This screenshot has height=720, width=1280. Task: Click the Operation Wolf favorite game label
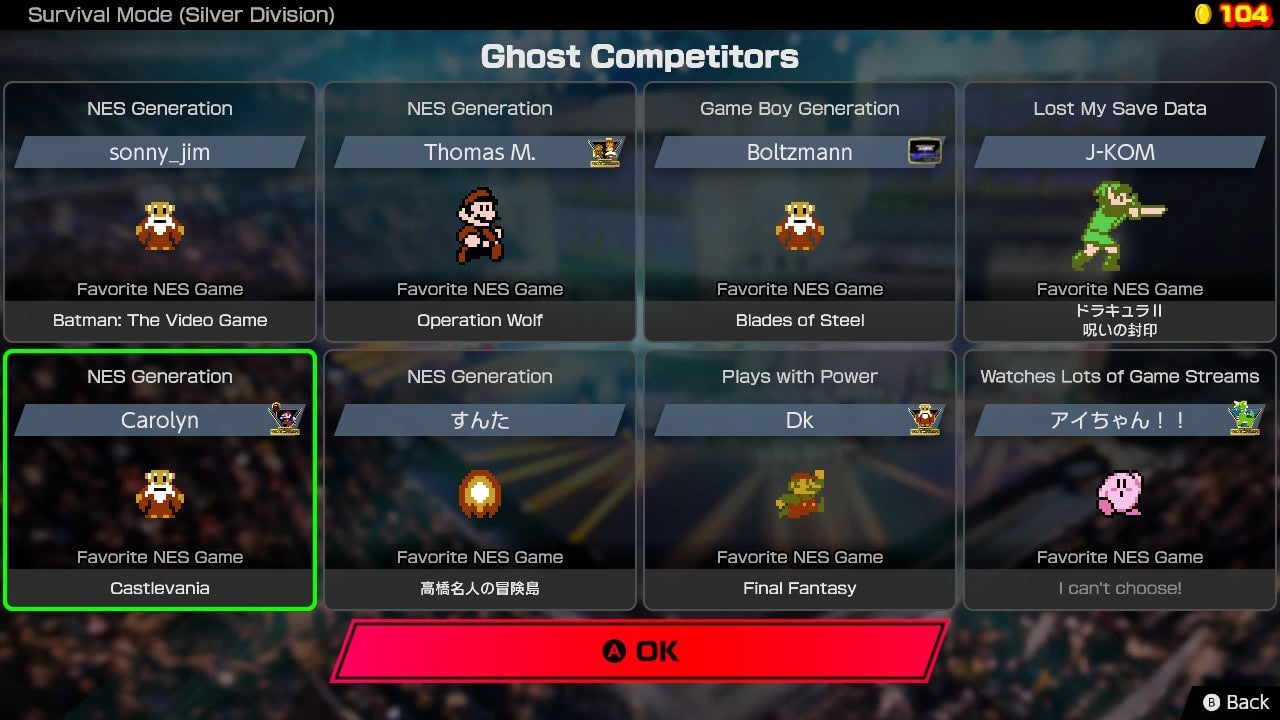tap(480, 320)
